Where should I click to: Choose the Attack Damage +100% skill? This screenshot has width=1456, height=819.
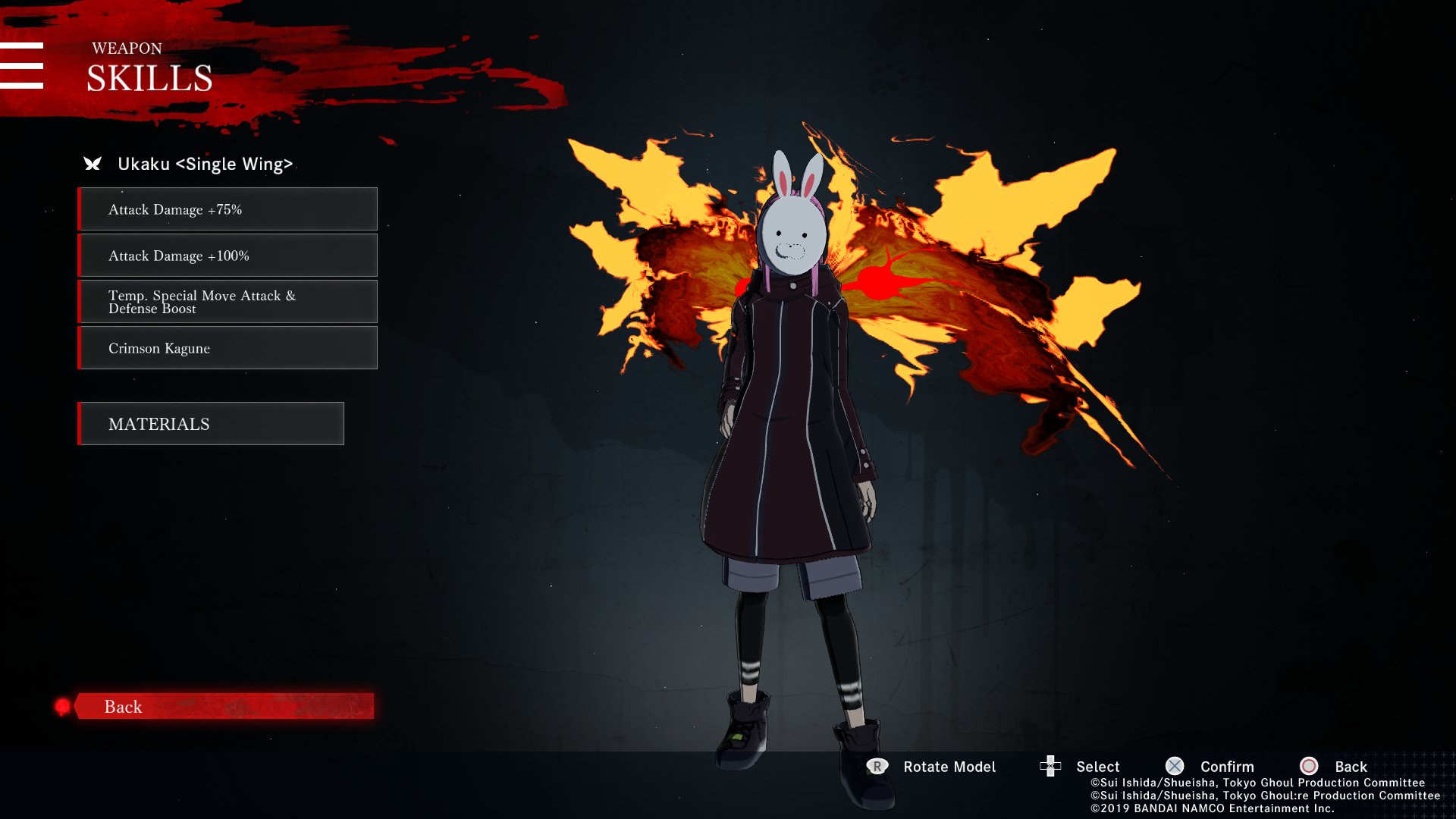[x=227, y=256]
